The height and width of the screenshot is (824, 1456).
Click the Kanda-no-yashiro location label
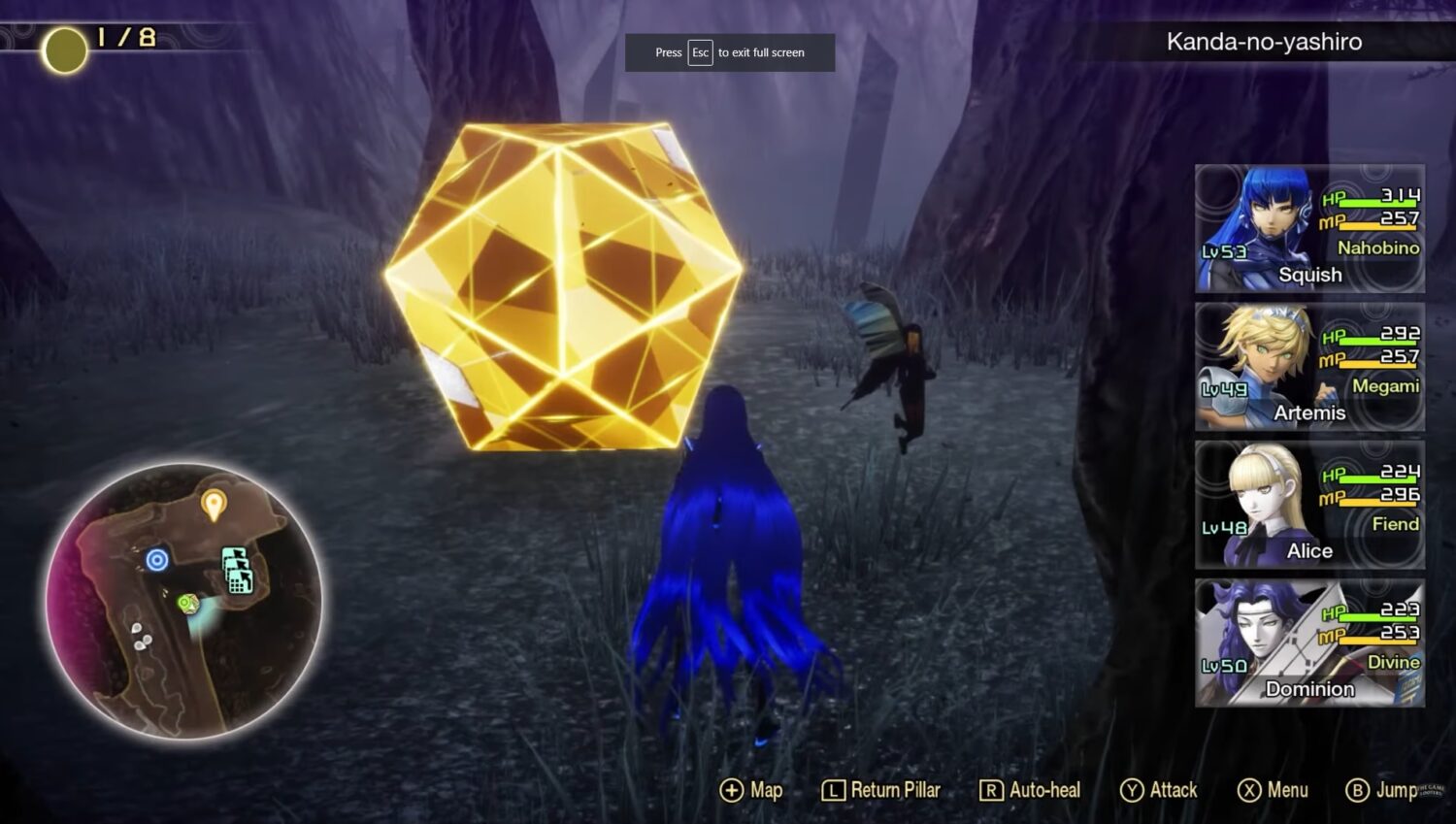click(x=1262, y=41)
